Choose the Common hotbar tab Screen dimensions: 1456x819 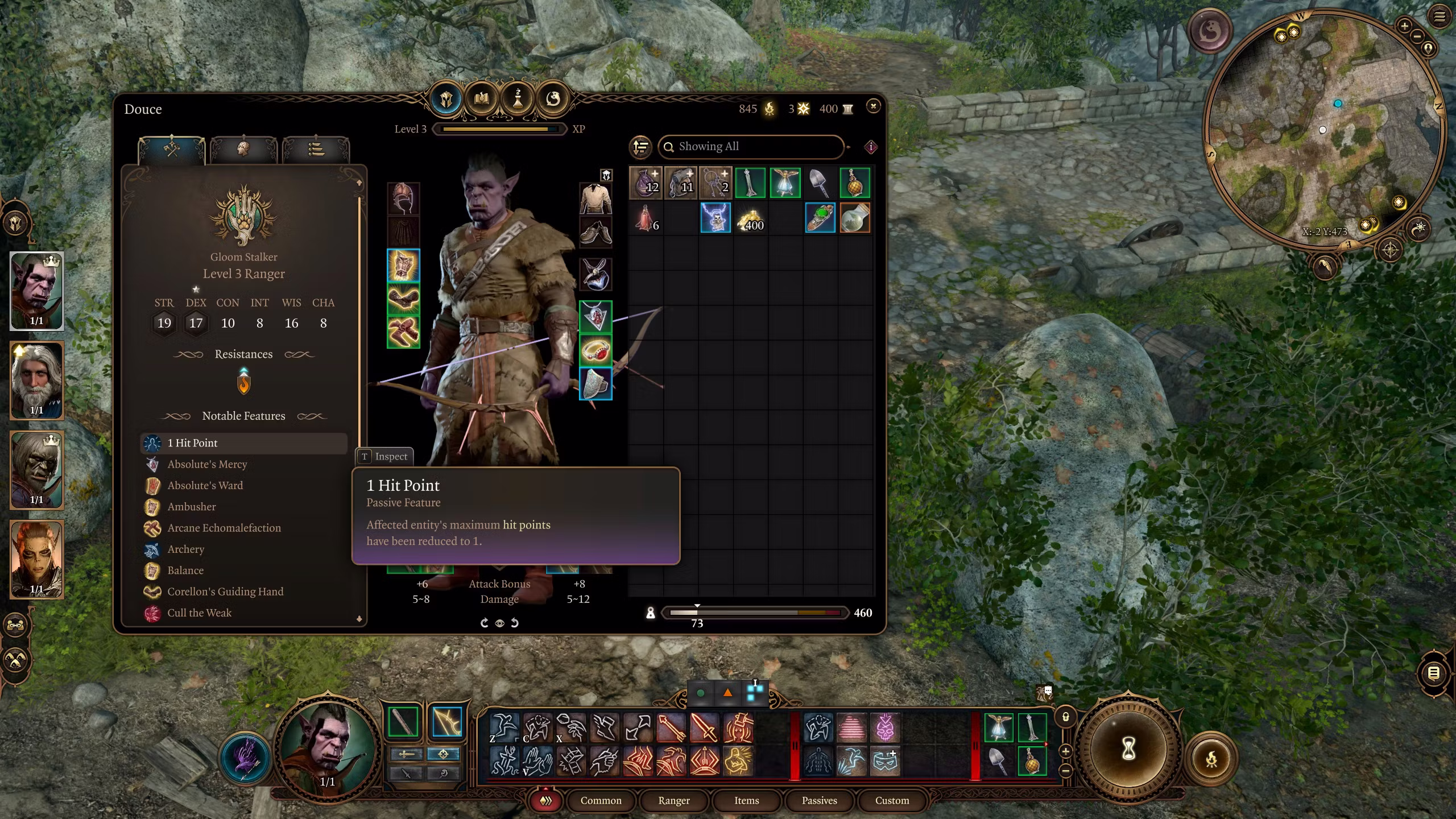(601, 800)
